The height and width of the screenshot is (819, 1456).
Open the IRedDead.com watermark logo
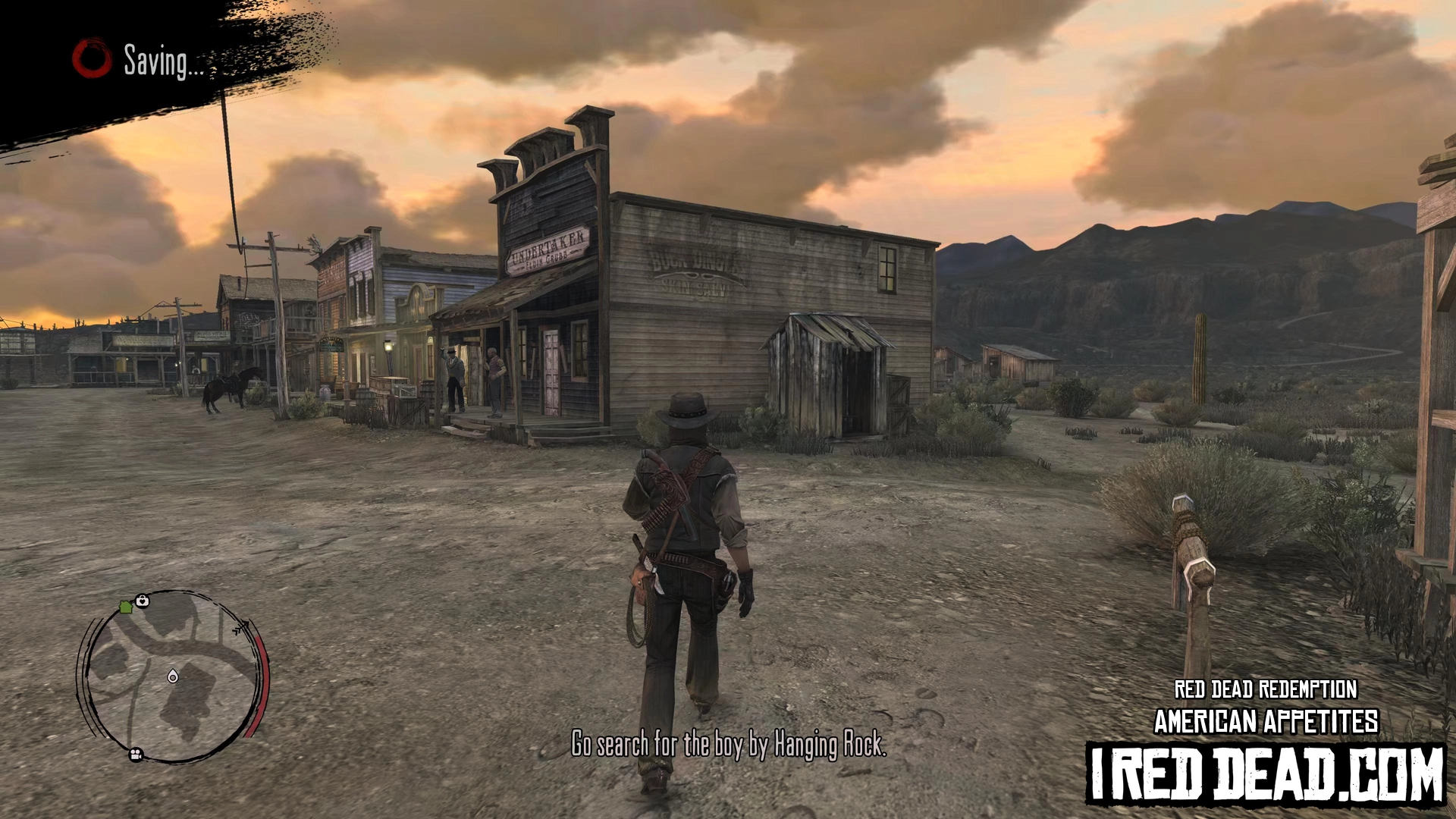tap(1266, 773)
